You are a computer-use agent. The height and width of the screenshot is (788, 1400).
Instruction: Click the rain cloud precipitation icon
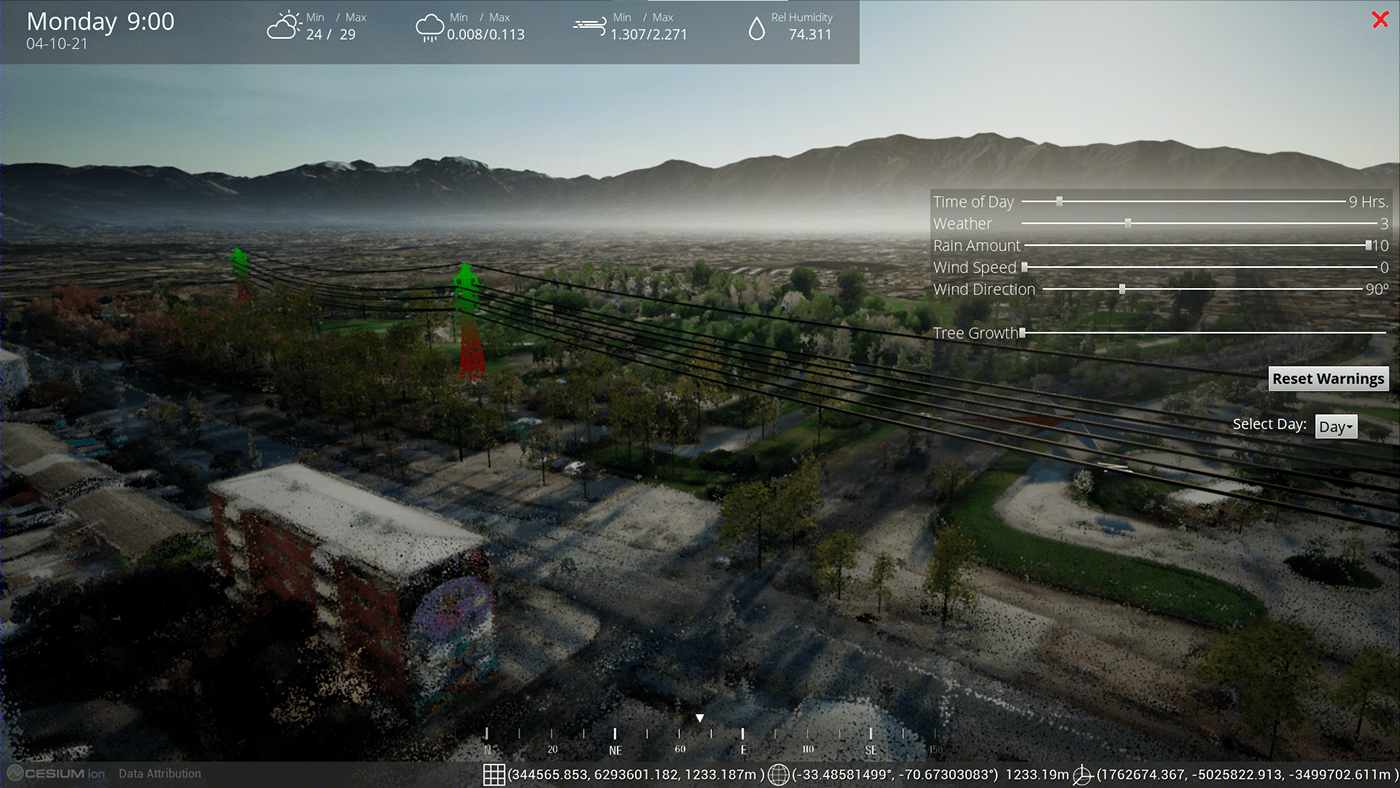(x=430, y=27)
